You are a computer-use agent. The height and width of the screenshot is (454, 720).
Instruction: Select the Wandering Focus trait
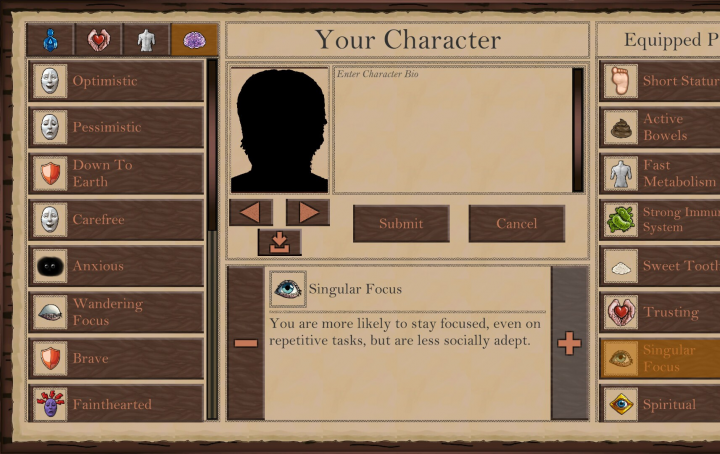(x=116, y=312)
